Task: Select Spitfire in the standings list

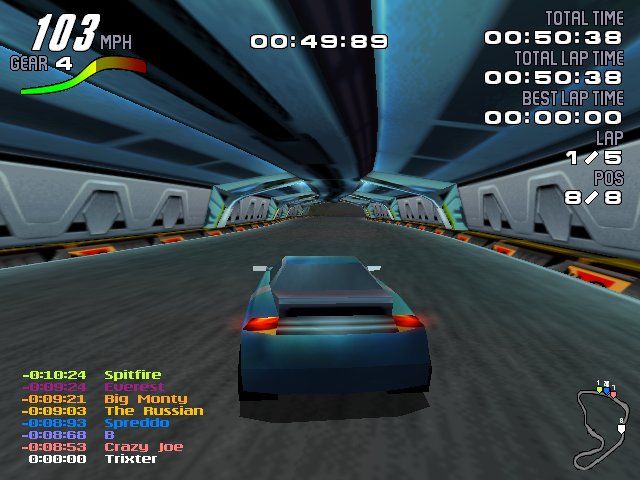Action: [x=133, y=375]
